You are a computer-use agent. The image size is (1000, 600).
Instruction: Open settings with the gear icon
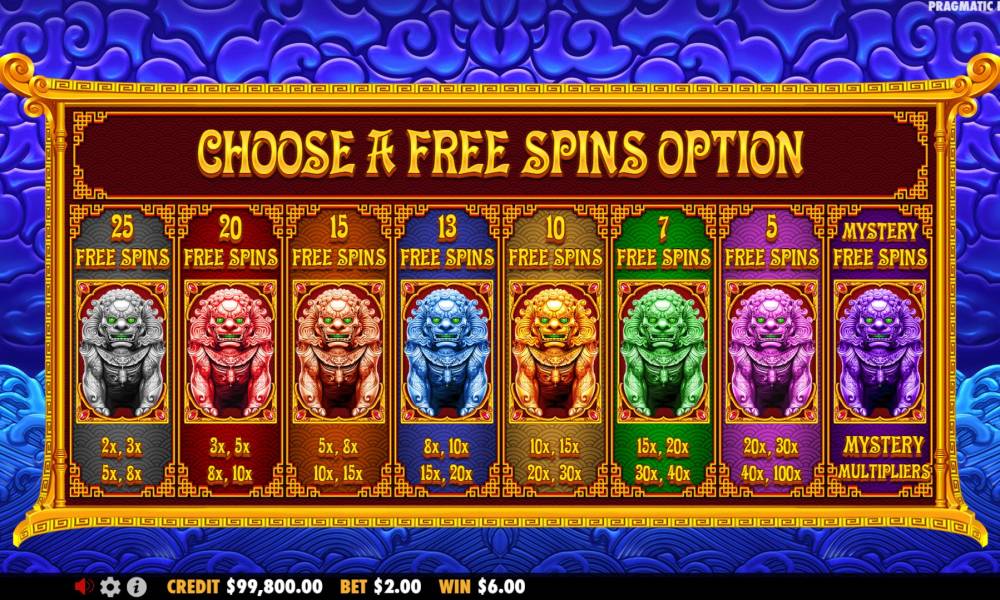click(x=111, y=587)
